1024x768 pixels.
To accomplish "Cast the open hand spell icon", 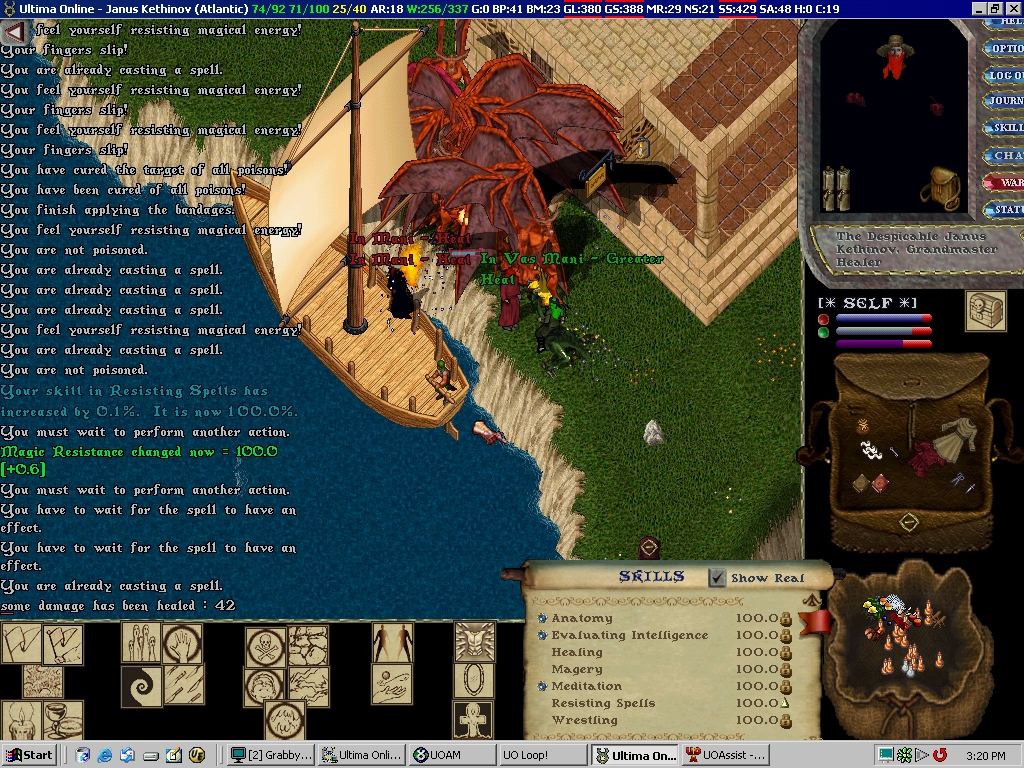I will point(182,643).
